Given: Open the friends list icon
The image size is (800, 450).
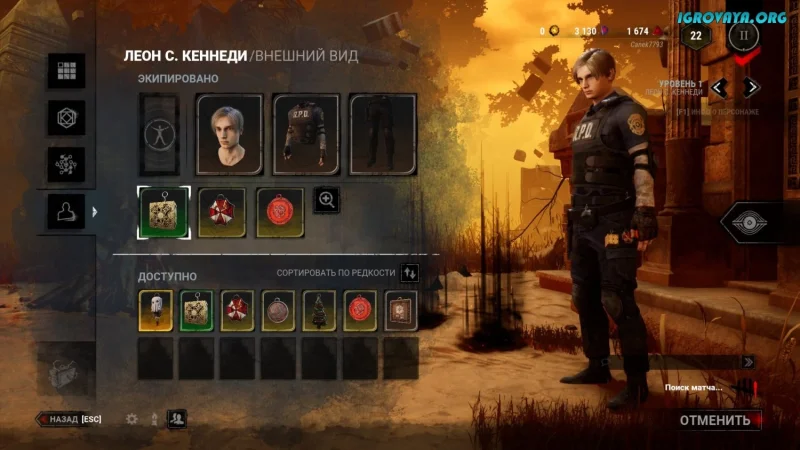Looking at the screenshot, I should (176, 420).
